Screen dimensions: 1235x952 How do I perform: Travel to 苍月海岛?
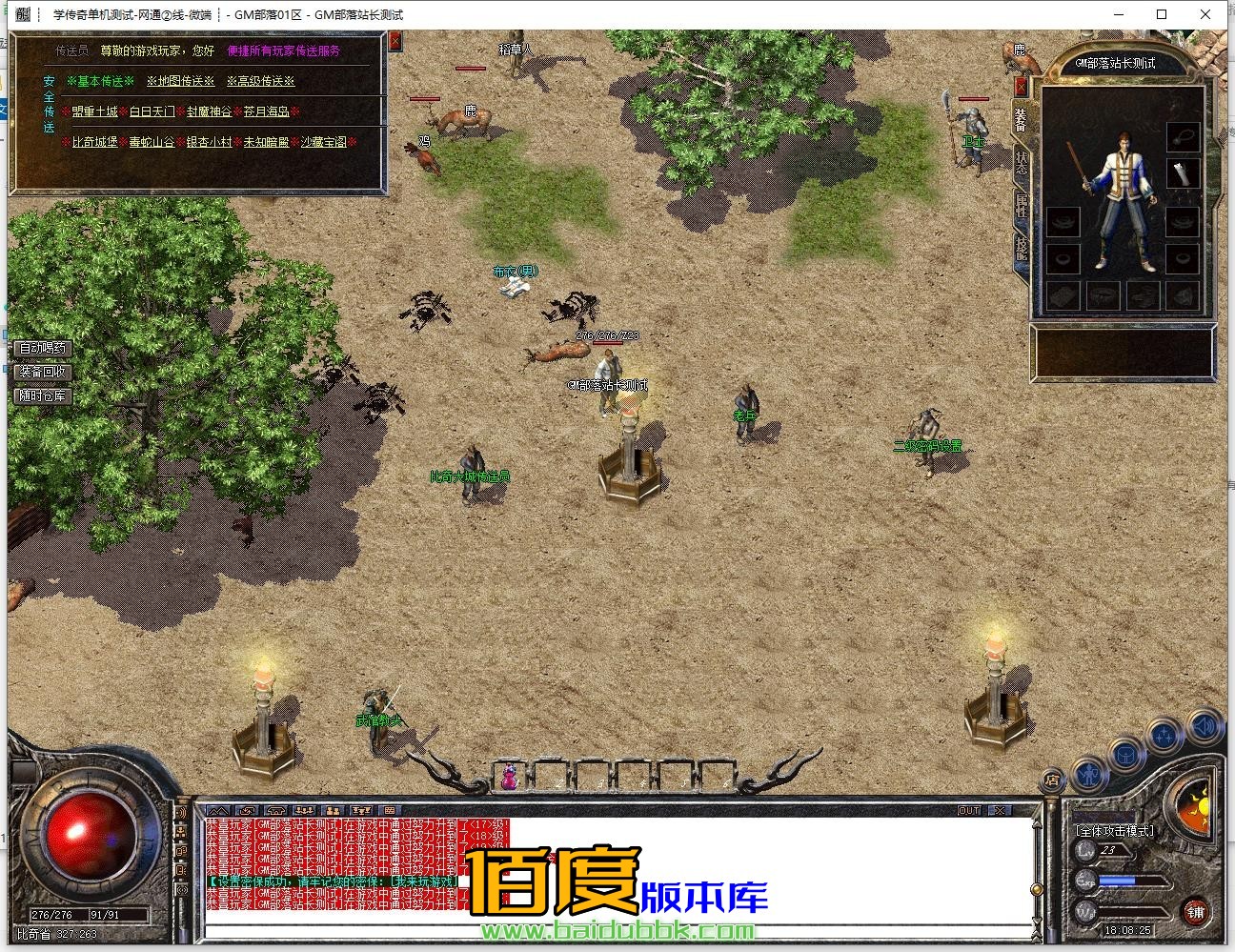(267, 112)
